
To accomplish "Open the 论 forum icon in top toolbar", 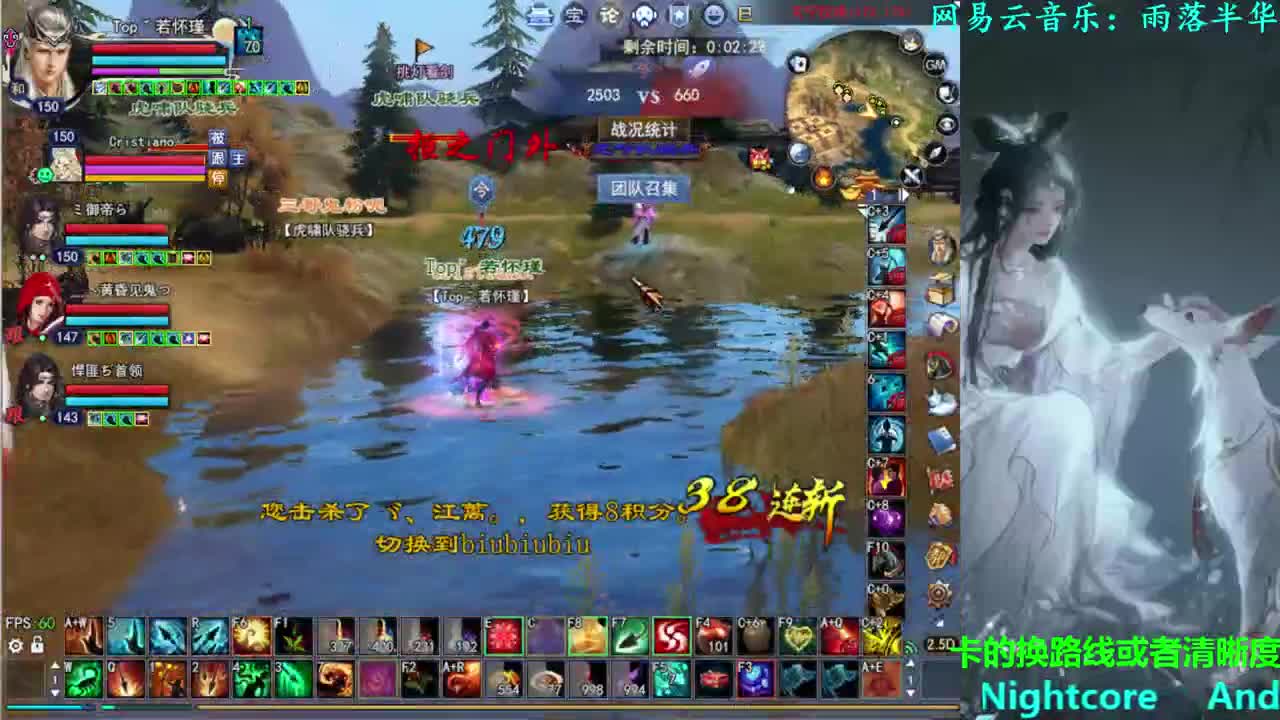I will [x=609, y=15].
